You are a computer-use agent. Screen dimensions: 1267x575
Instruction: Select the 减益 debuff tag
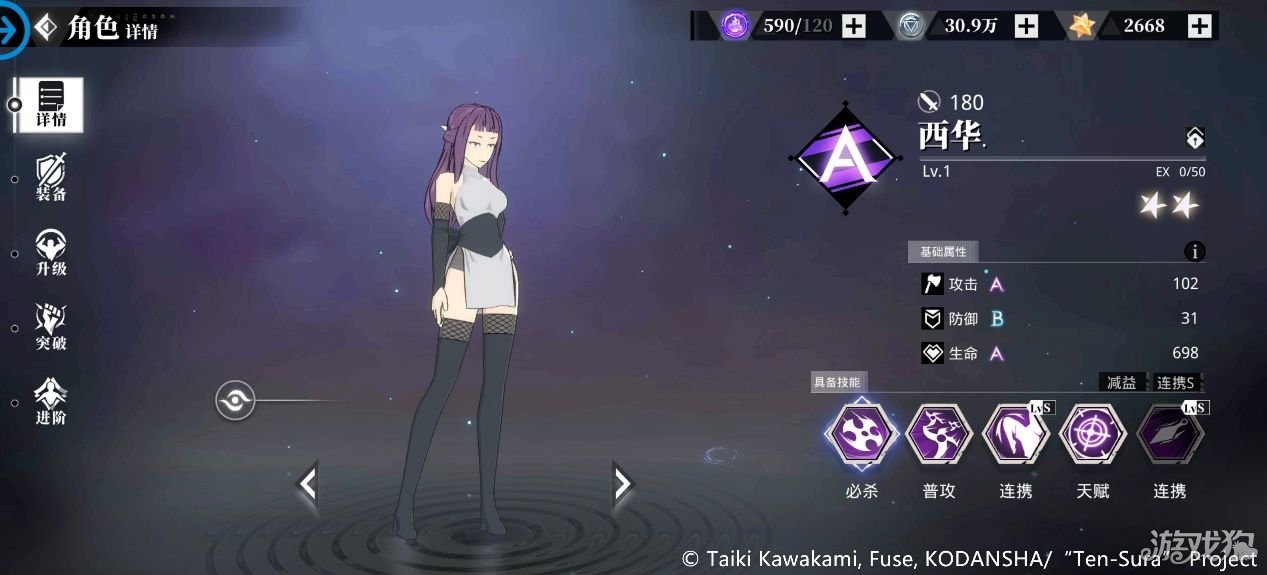coord(1122,382)
